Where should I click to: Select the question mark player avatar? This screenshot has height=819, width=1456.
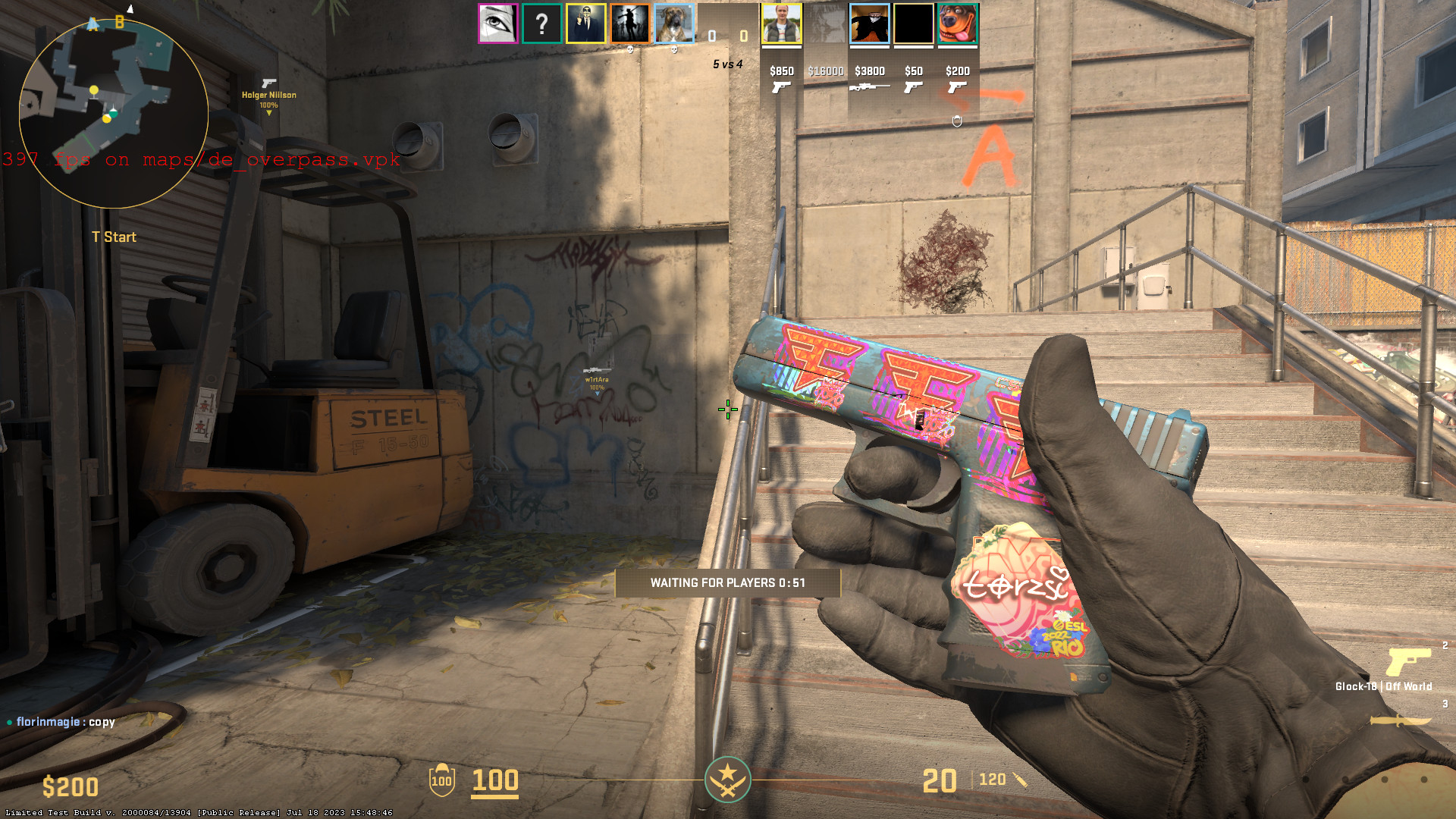tap(541, 24)
